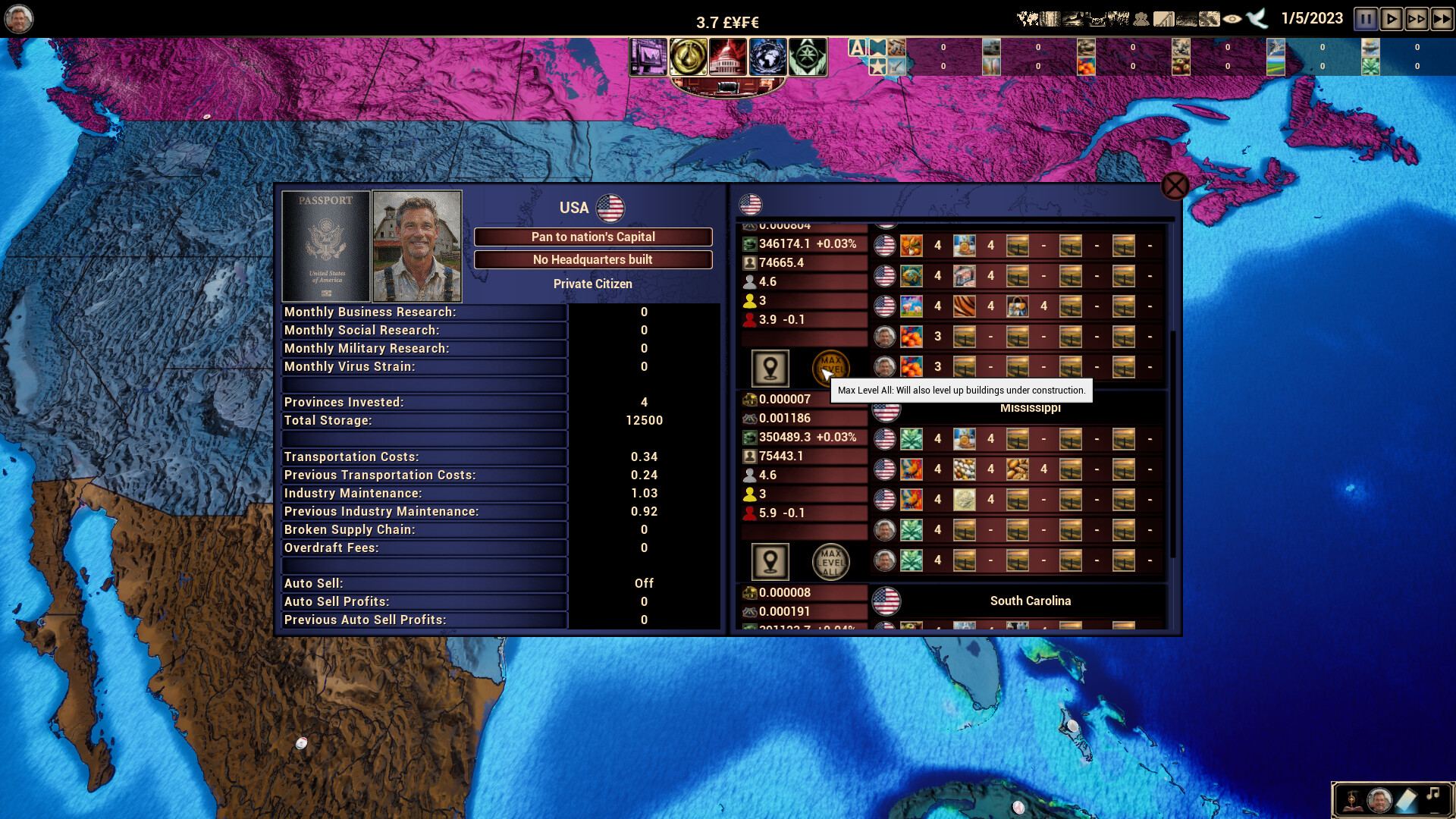Click the location pin for Mississippi
This screenshot has height=819, width=1456.
pyautogui.click(x=770, y=561)
